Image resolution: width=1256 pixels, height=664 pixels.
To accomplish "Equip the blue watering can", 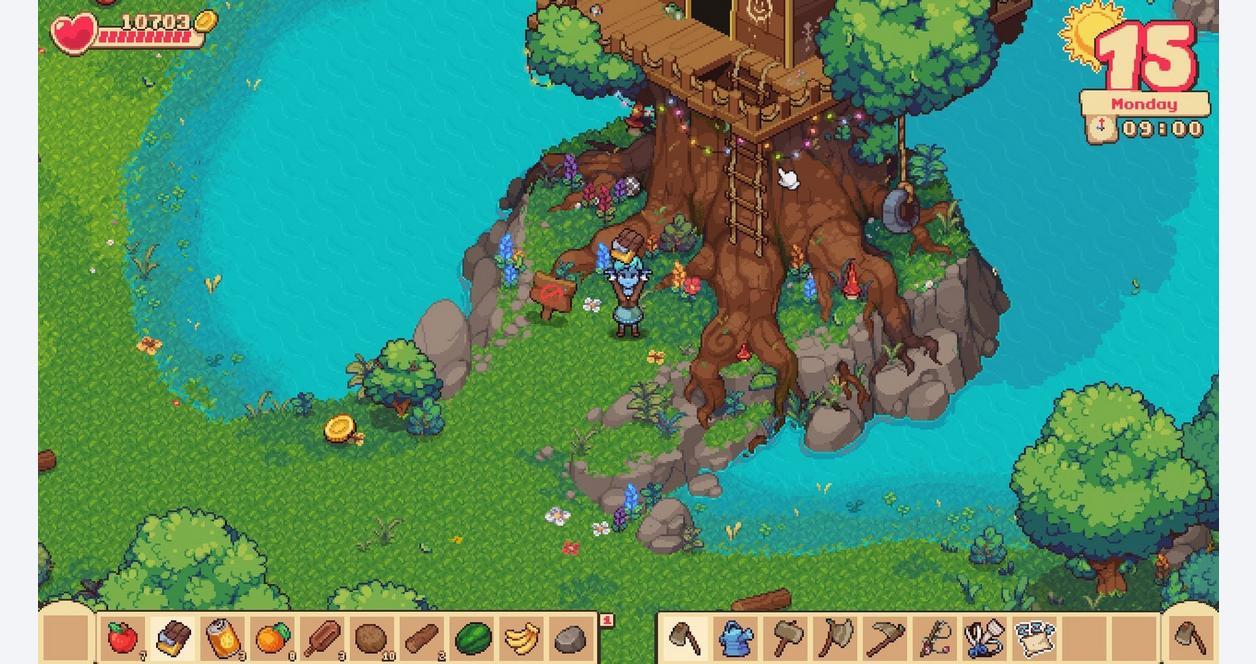I will [736, 638].
